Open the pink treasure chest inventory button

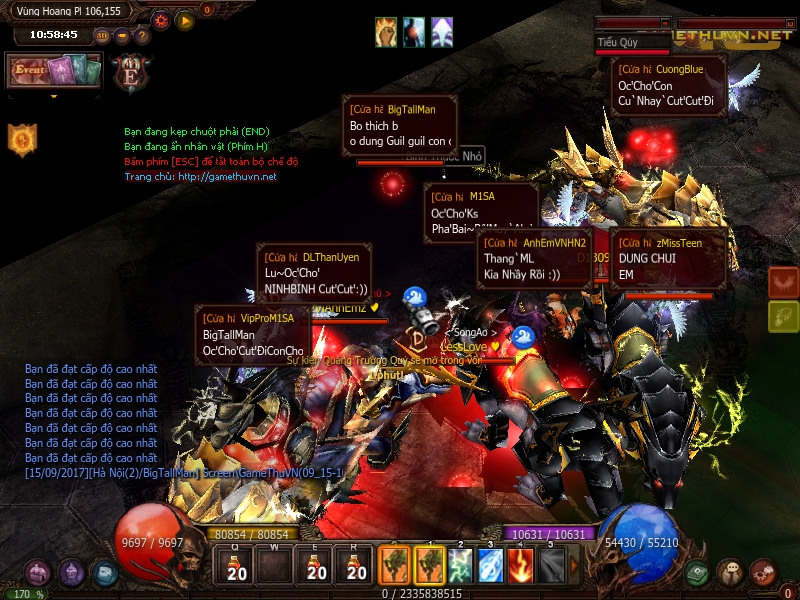coord(38,572)
